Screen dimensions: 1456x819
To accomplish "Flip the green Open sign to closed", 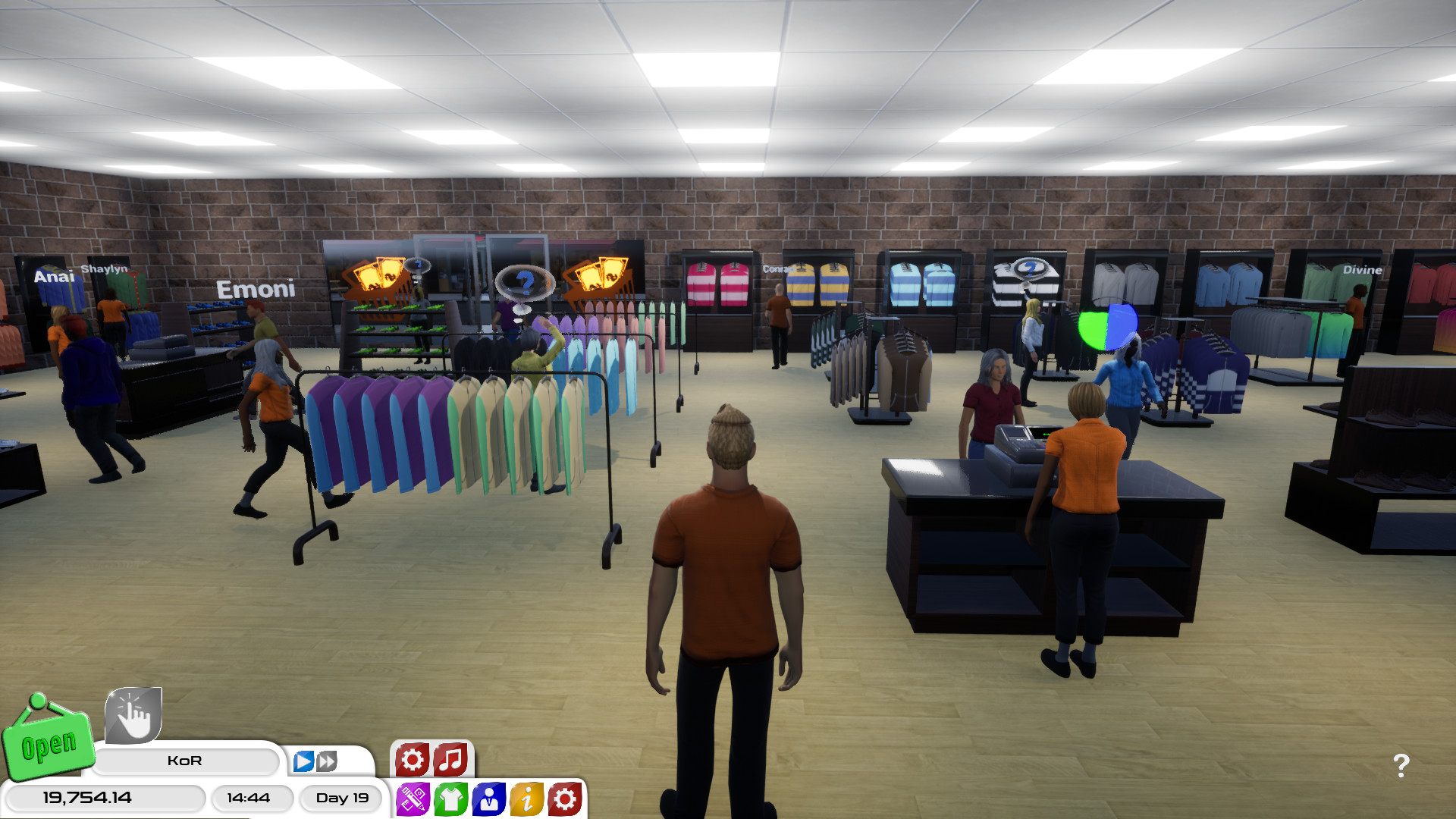I will tap(49, 746).
